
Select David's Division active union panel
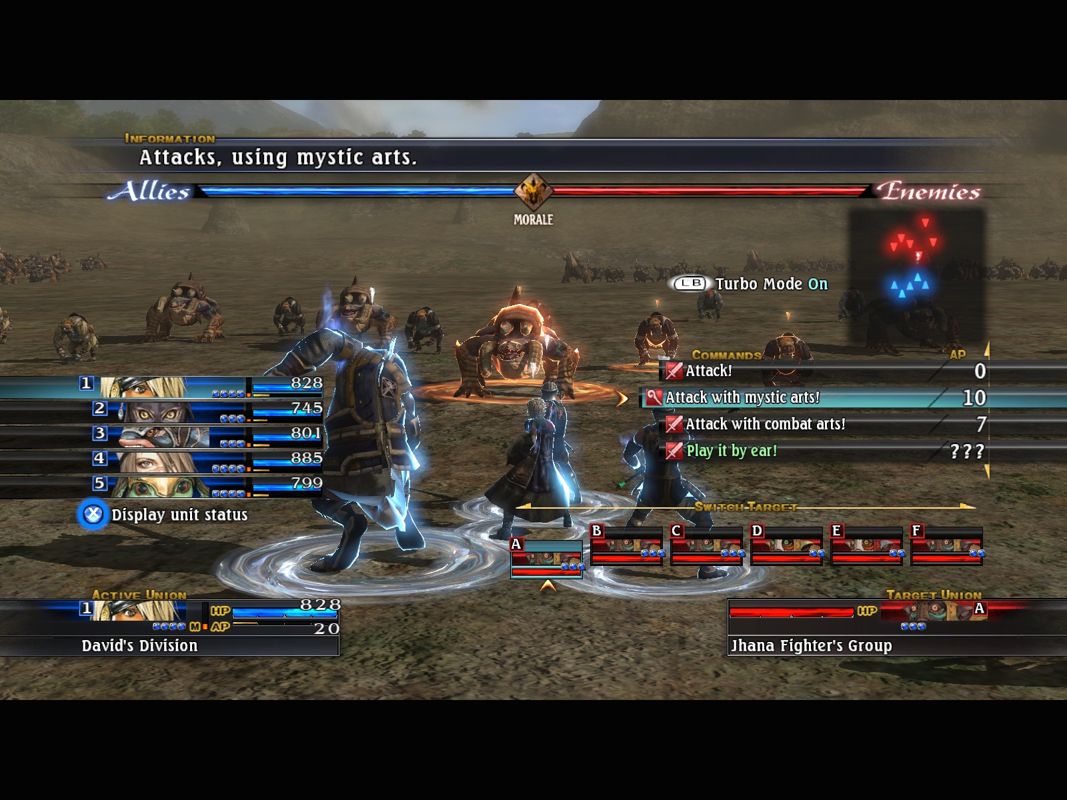170,626
